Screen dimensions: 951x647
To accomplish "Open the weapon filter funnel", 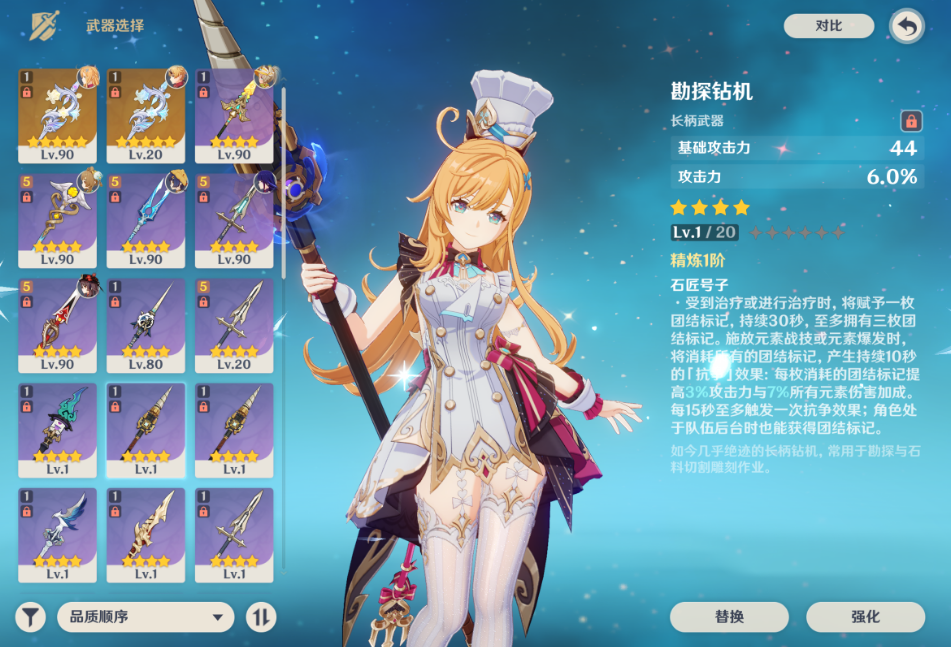I will coord(31,617).
